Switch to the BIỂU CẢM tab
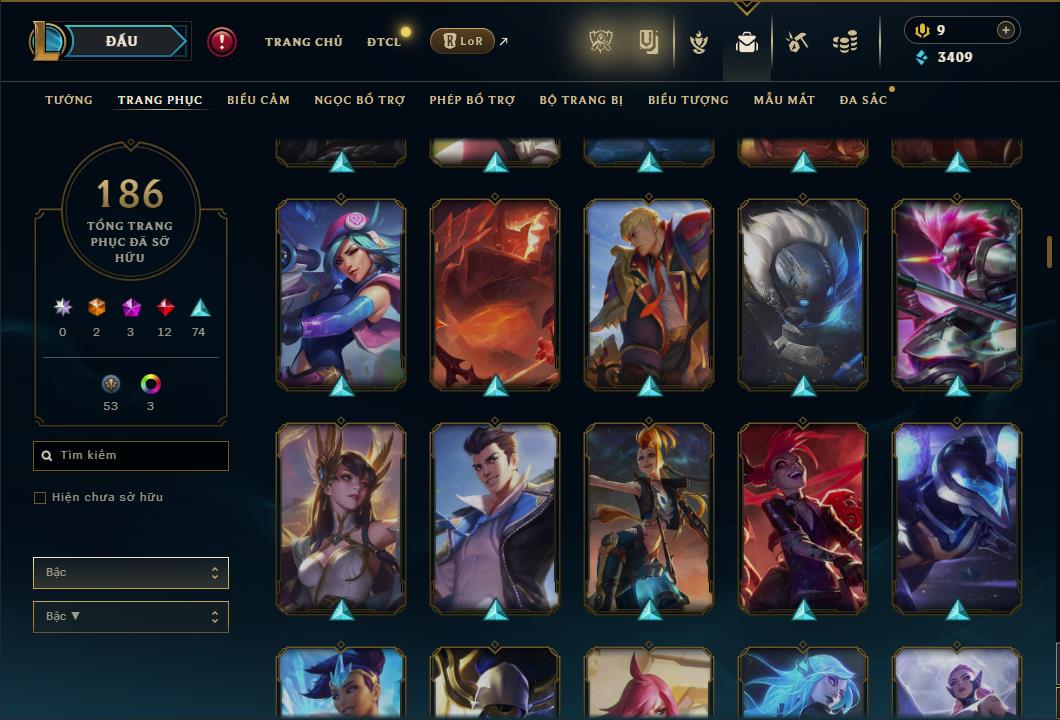Screen dimensions: 1060x720 [258, 100]
